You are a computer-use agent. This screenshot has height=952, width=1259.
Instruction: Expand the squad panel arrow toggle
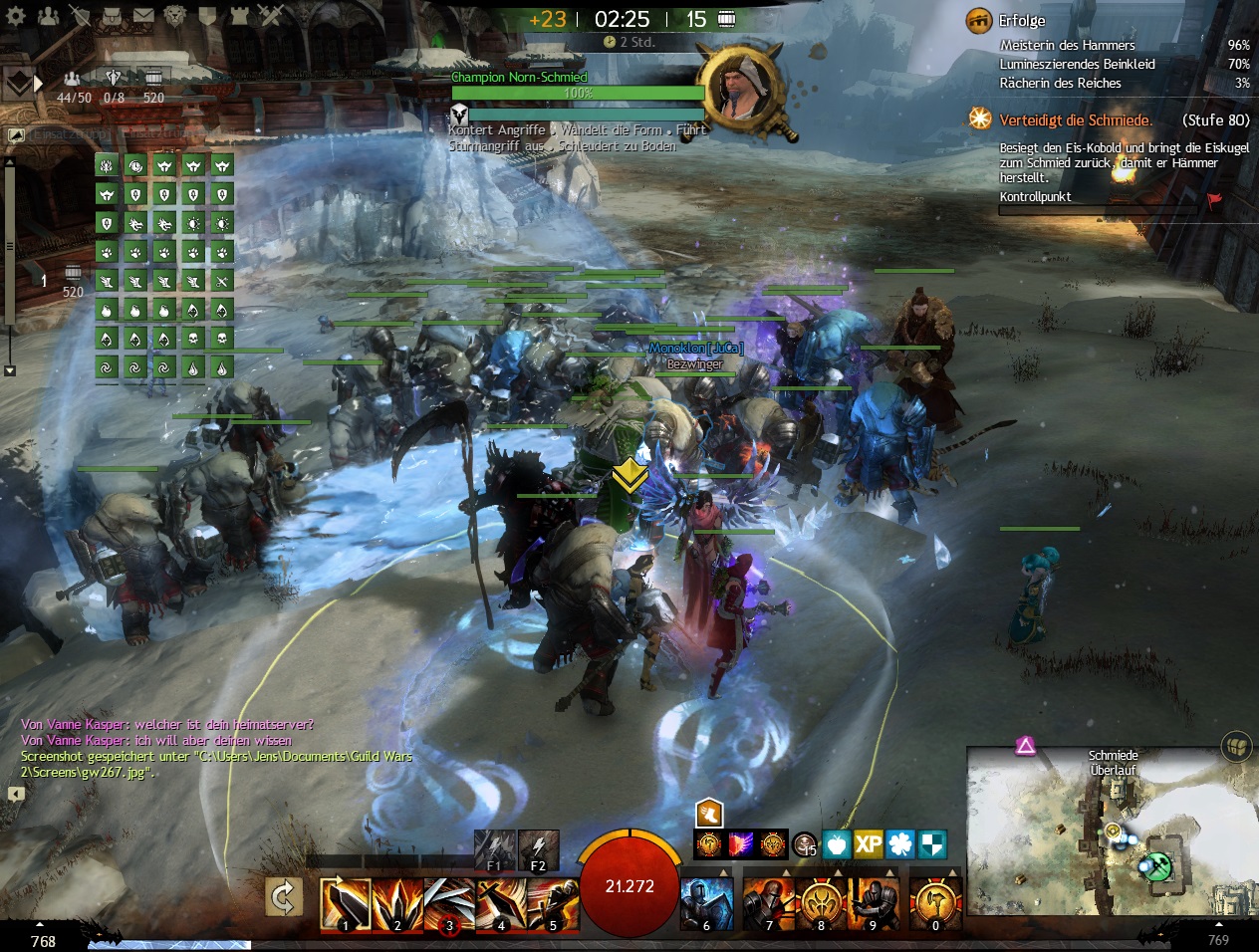pyautogui.click(x=38, y=83)
